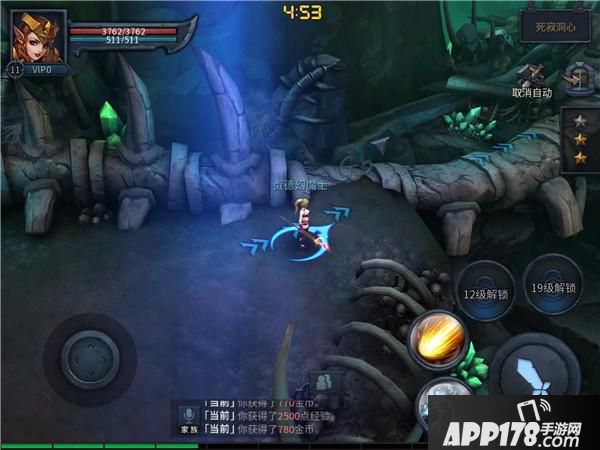
Task: Open the 家族 voice chat microphone
Action: (187, 417)
